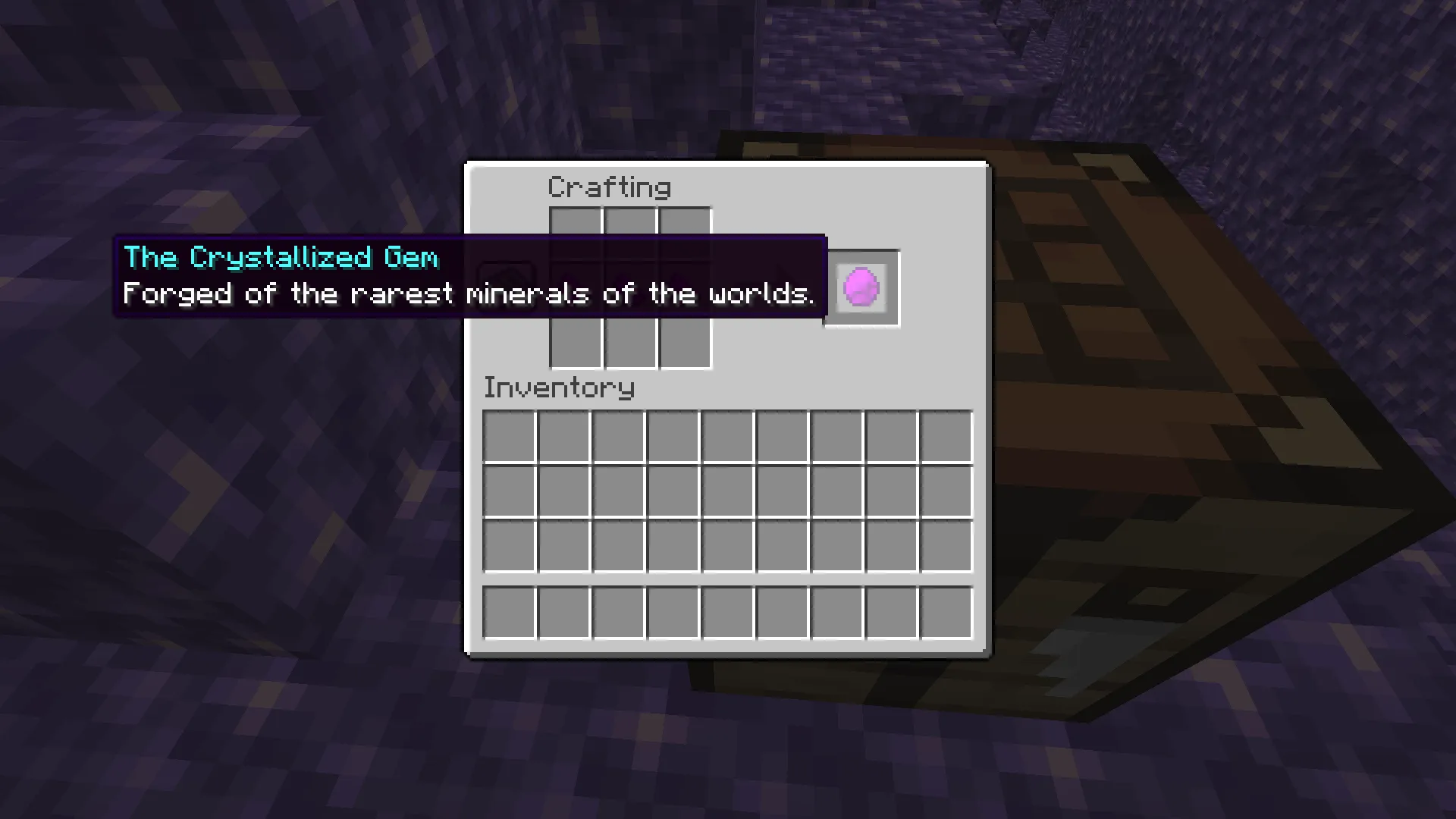Click the bottom-middle crafting grid slot
The width and height of the screenshot is (1456, 819).
click(629, 345)
